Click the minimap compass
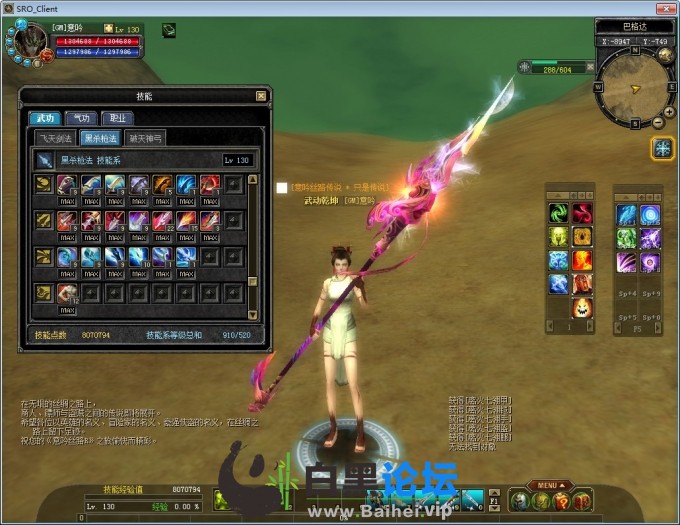The image size is (680, 525). click(x=635, y=88)
